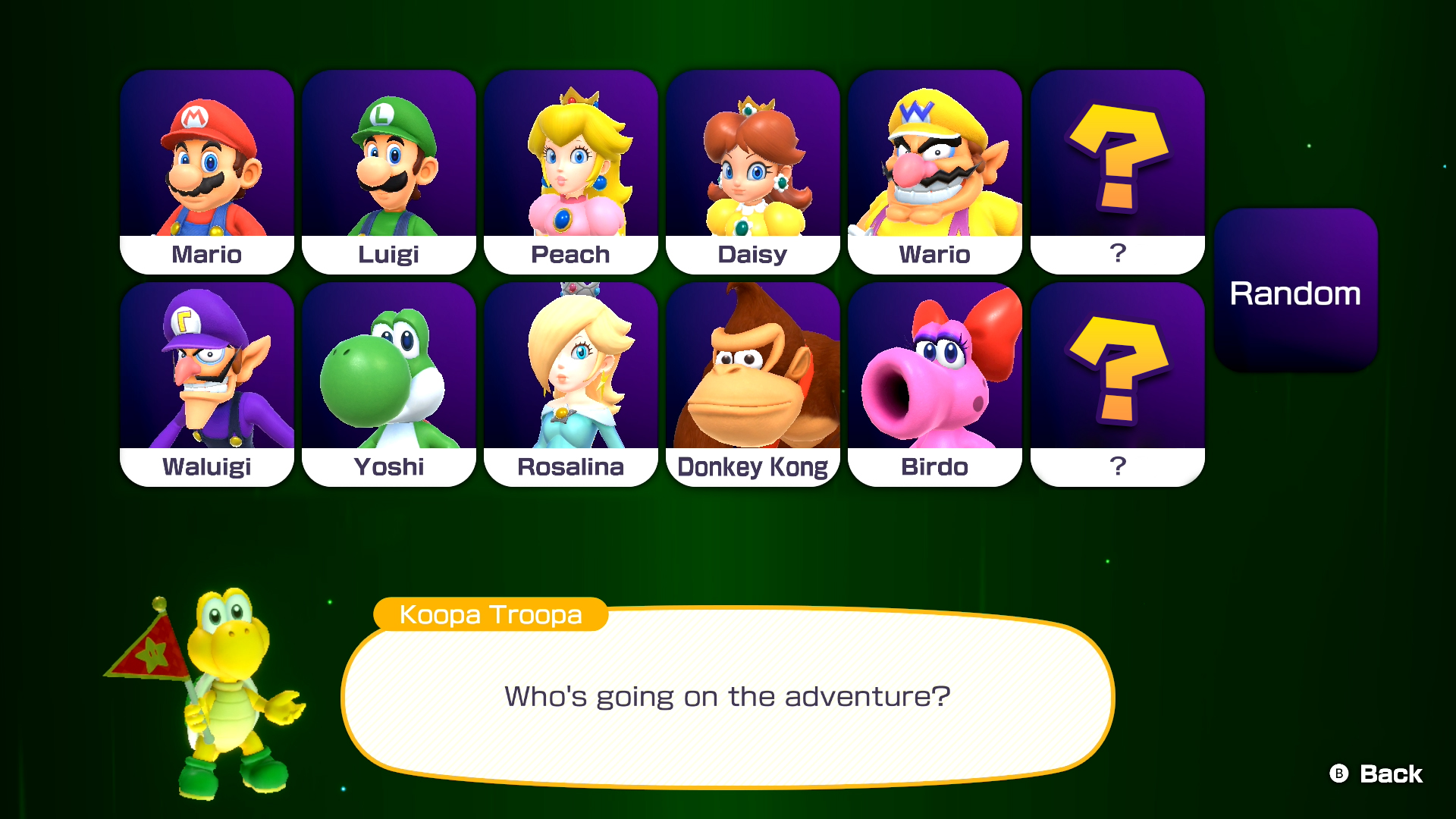Viewport: 1456px width, 819px height.
Task: Select Donkey Kong's portrait
Action: [752, 372]
